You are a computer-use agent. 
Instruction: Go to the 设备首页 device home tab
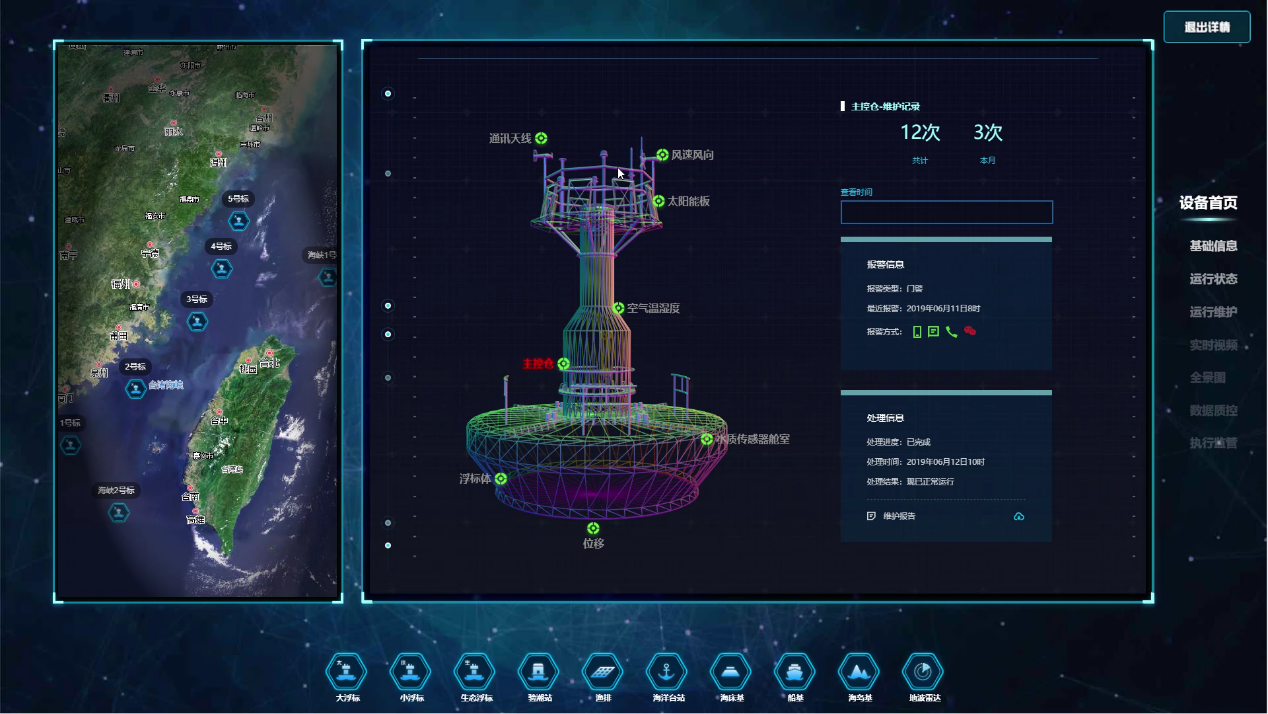[x=1208, y=203]
